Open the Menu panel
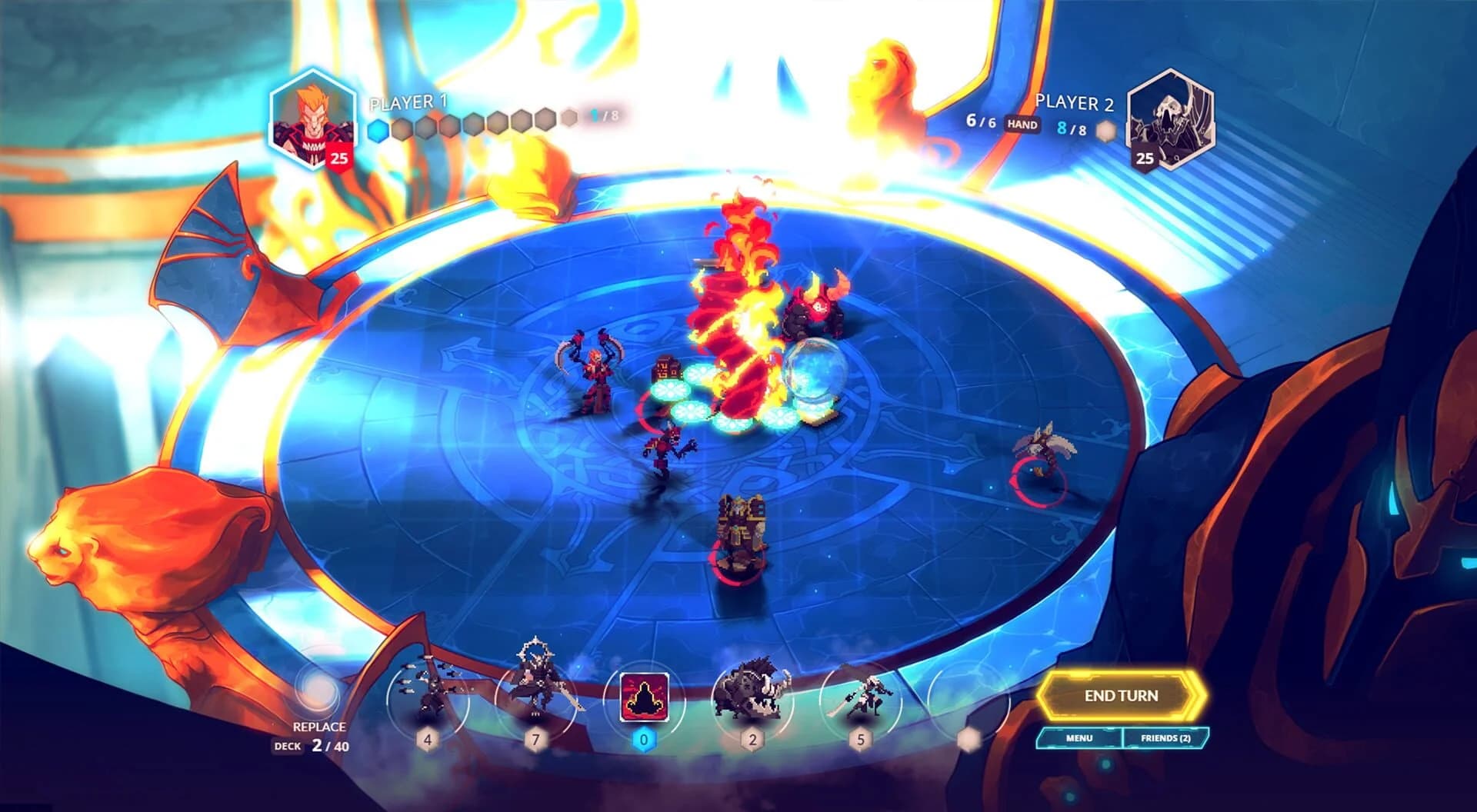The width and height of the screenshot is (1477, 812). [x=1081, y=737]
